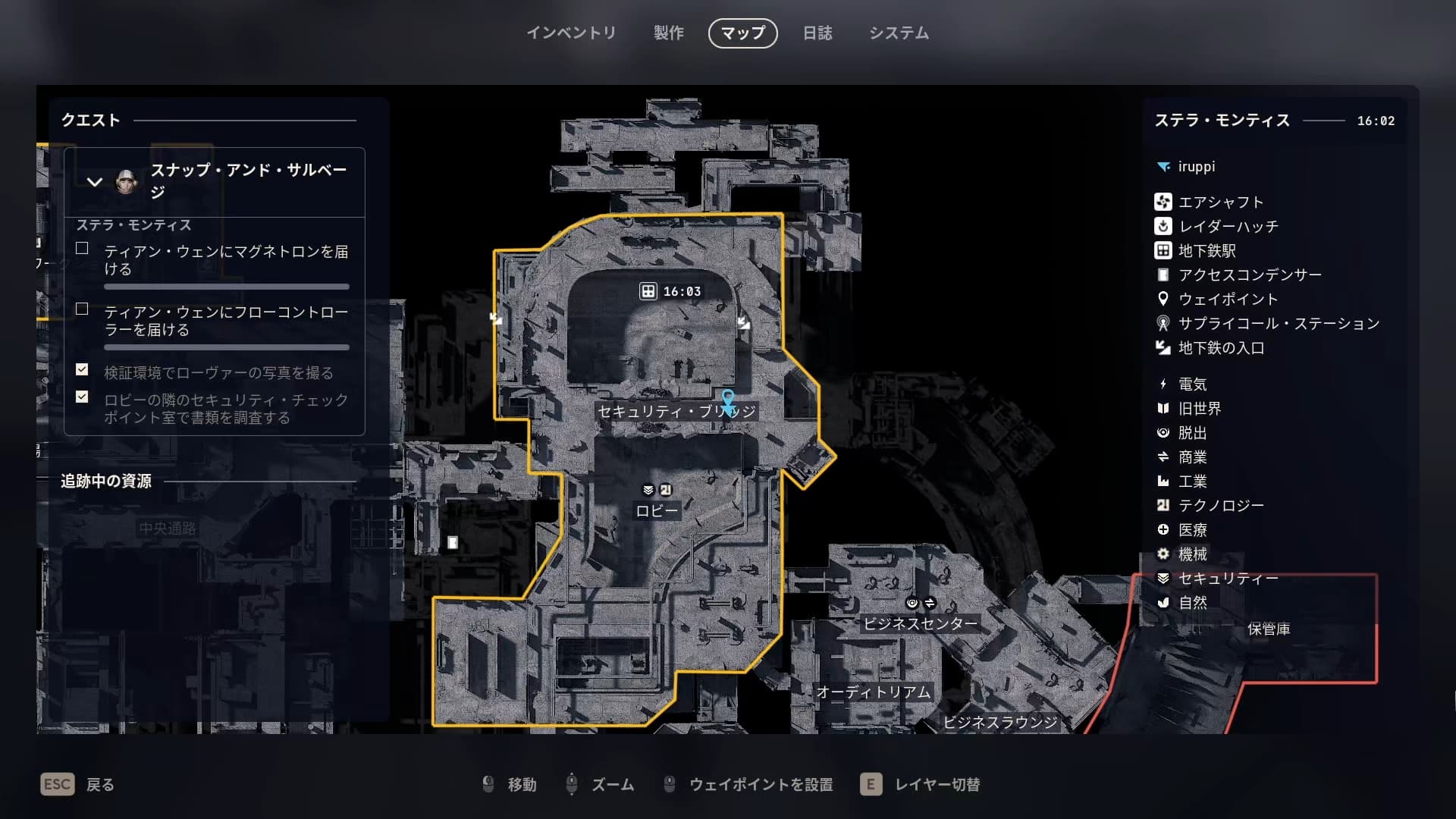Switch to the インベントリ tab
Screen dimensions: 1456x819
571,33
